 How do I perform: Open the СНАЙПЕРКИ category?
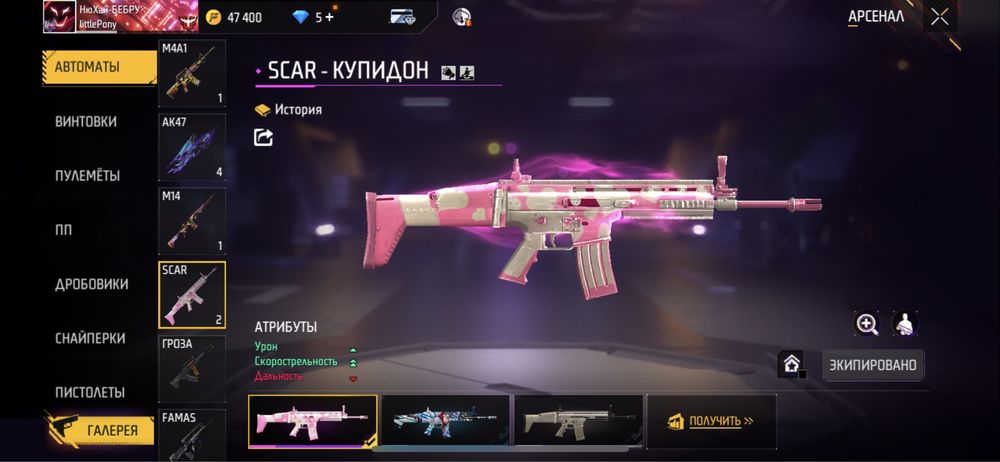90,338
